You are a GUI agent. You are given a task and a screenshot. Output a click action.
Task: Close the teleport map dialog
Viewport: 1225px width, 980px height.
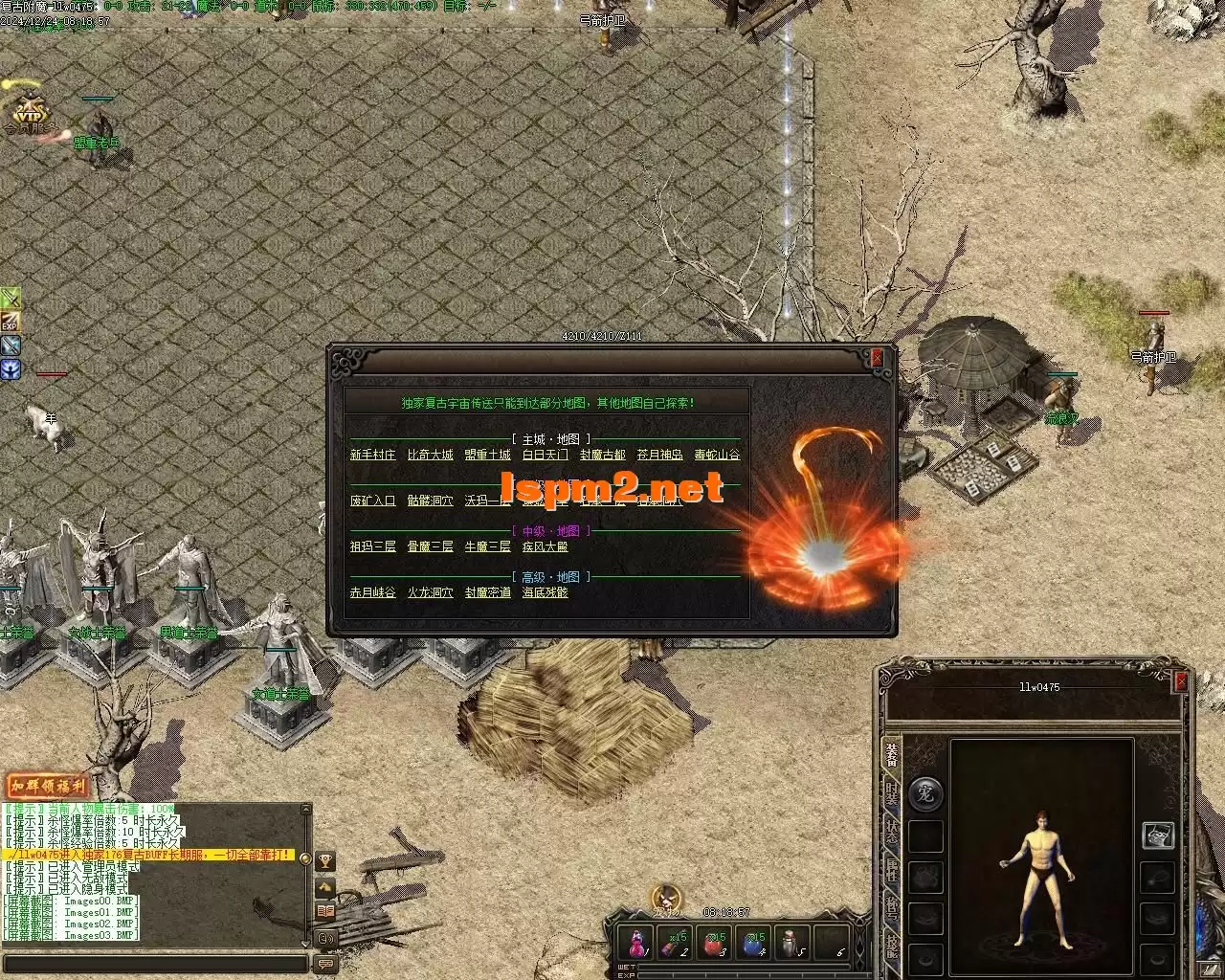click(877, 358)
